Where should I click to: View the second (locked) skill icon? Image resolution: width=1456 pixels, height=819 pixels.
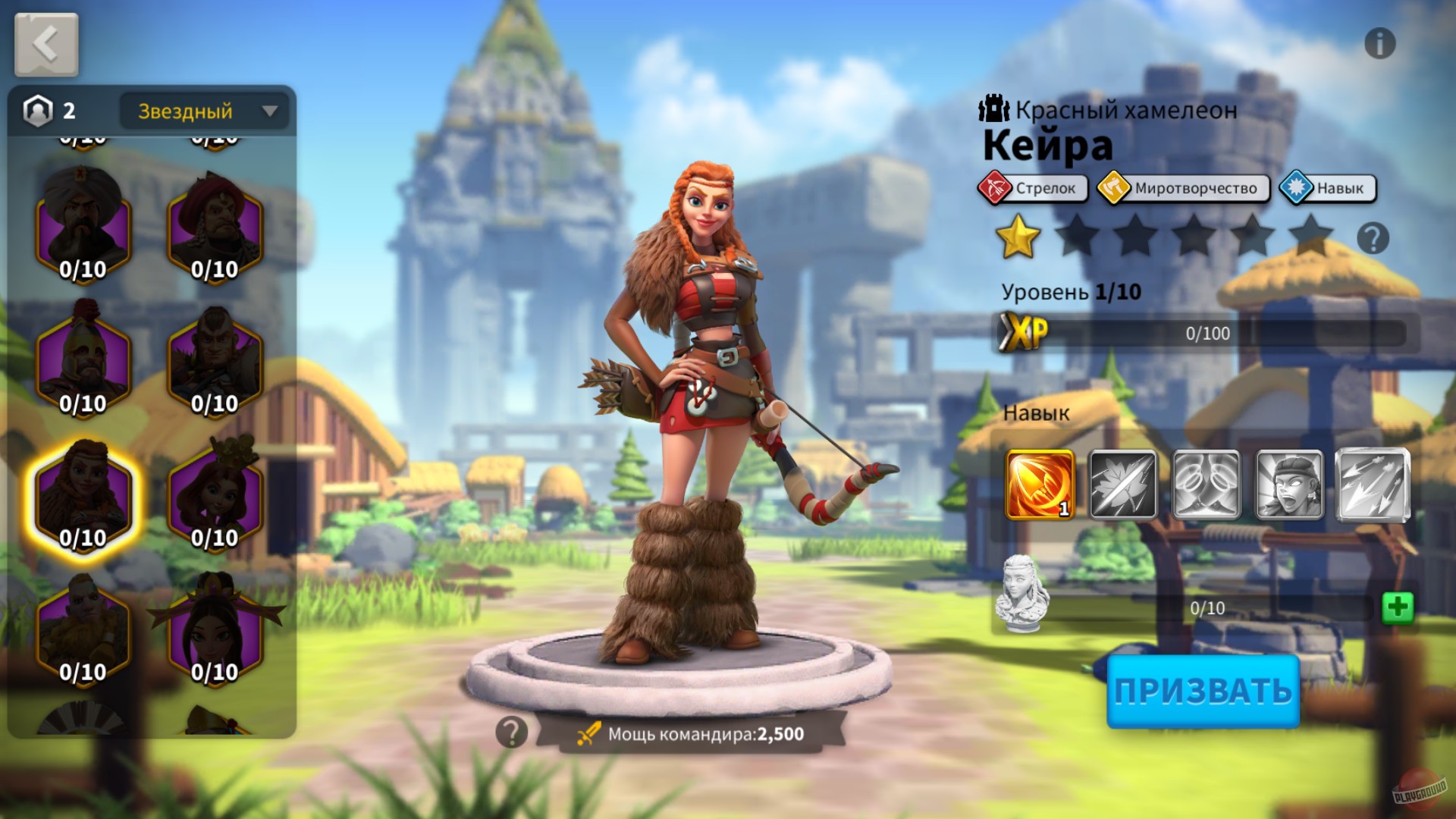(1122, 484)
